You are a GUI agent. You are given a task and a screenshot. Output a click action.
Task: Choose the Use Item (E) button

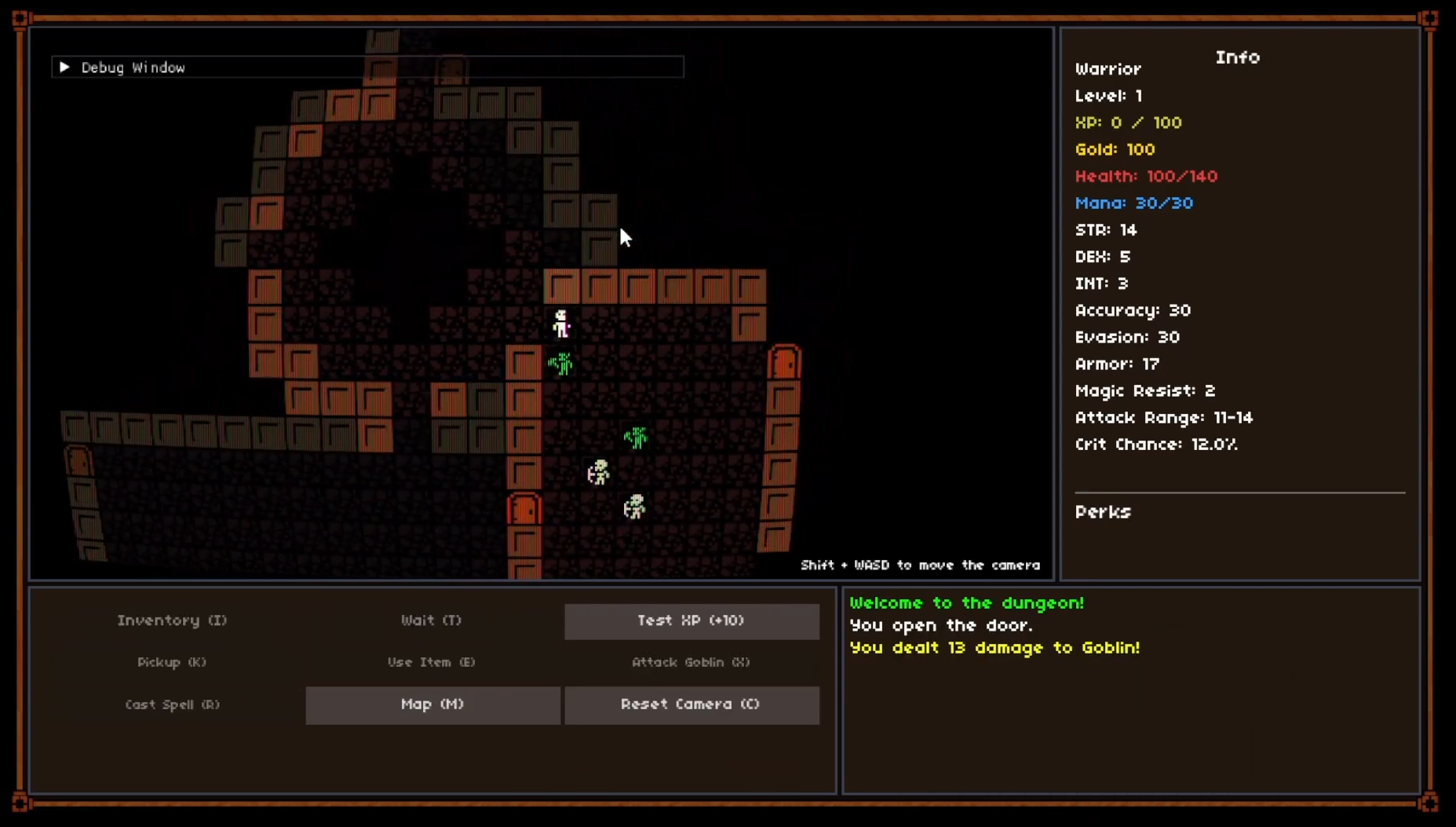click(432, 662)
